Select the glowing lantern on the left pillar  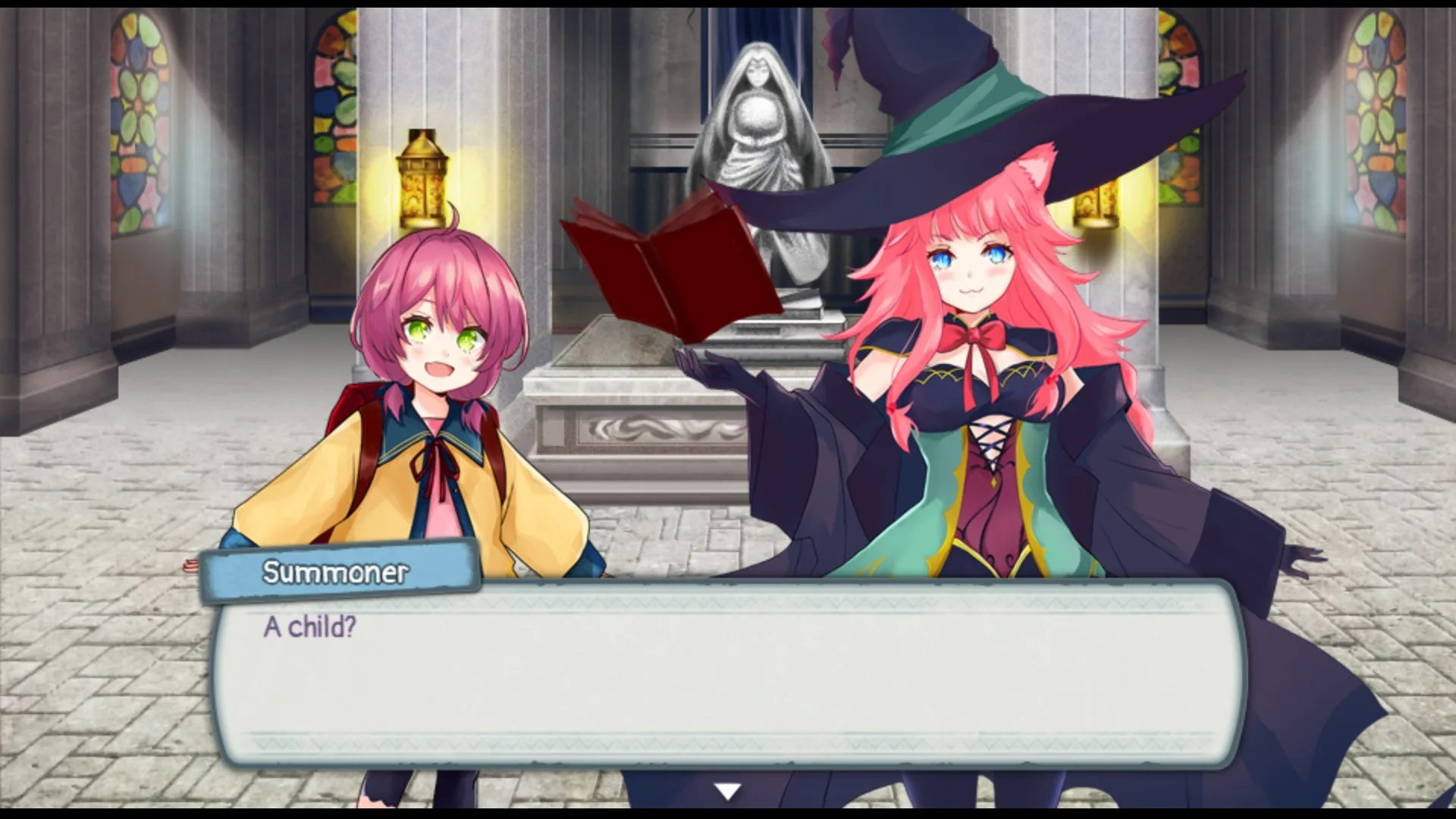[421, 178]
